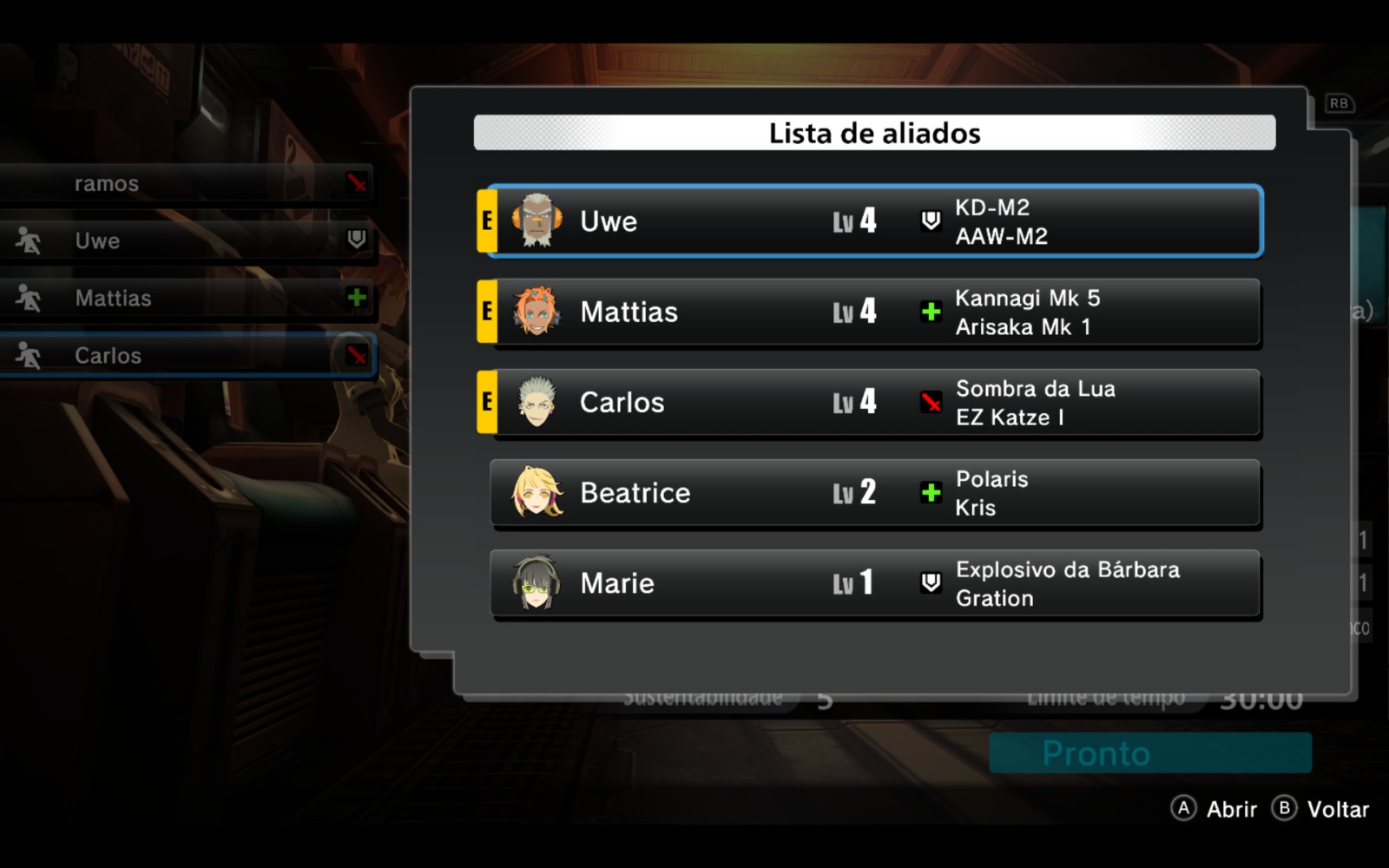
Task: Select Uwe's party slot in the sidebar
Action: coord(187,241)
